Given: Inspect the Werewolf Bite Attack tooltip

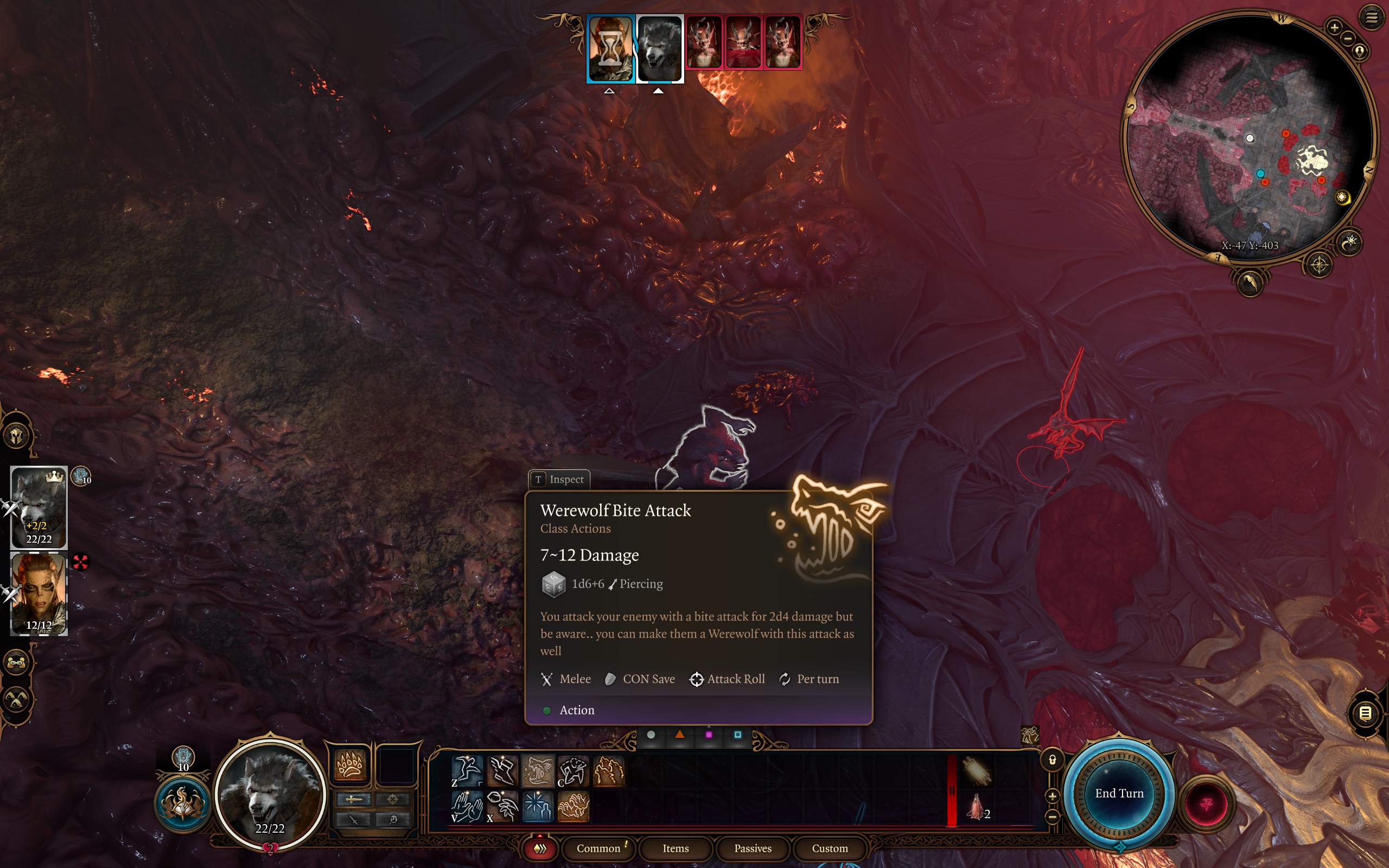Looking at the screenshot, I should [559, 480].
